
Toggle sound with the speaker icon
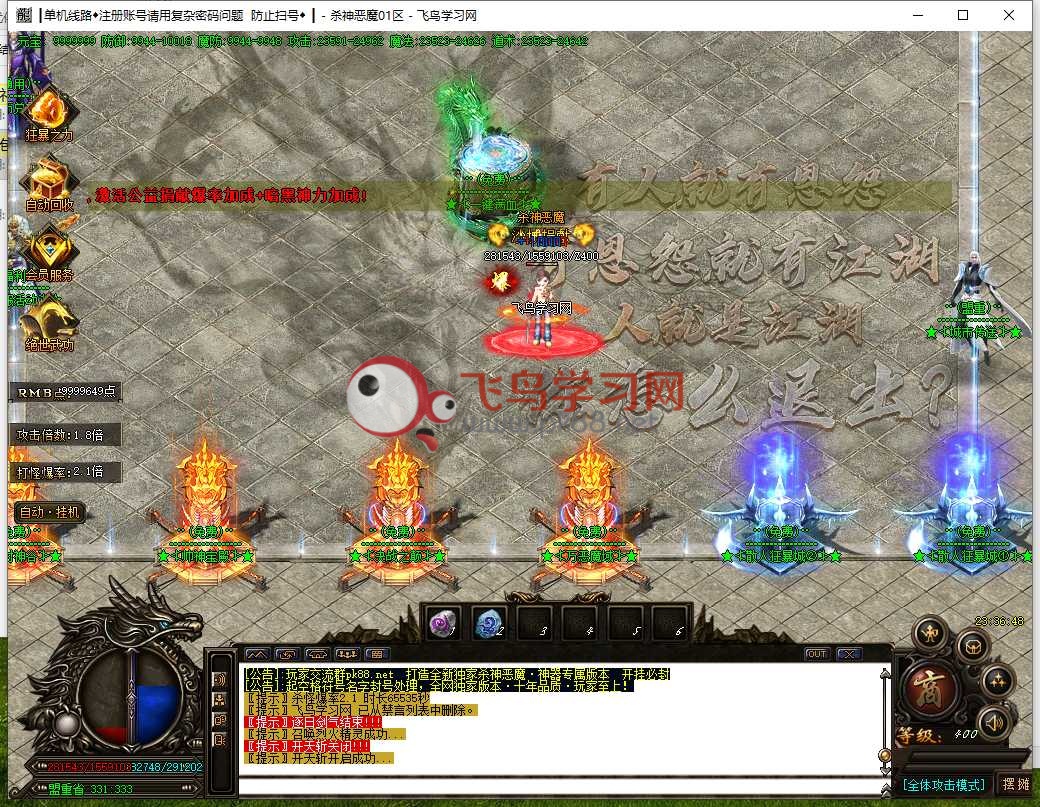click(x=993, y=721)
